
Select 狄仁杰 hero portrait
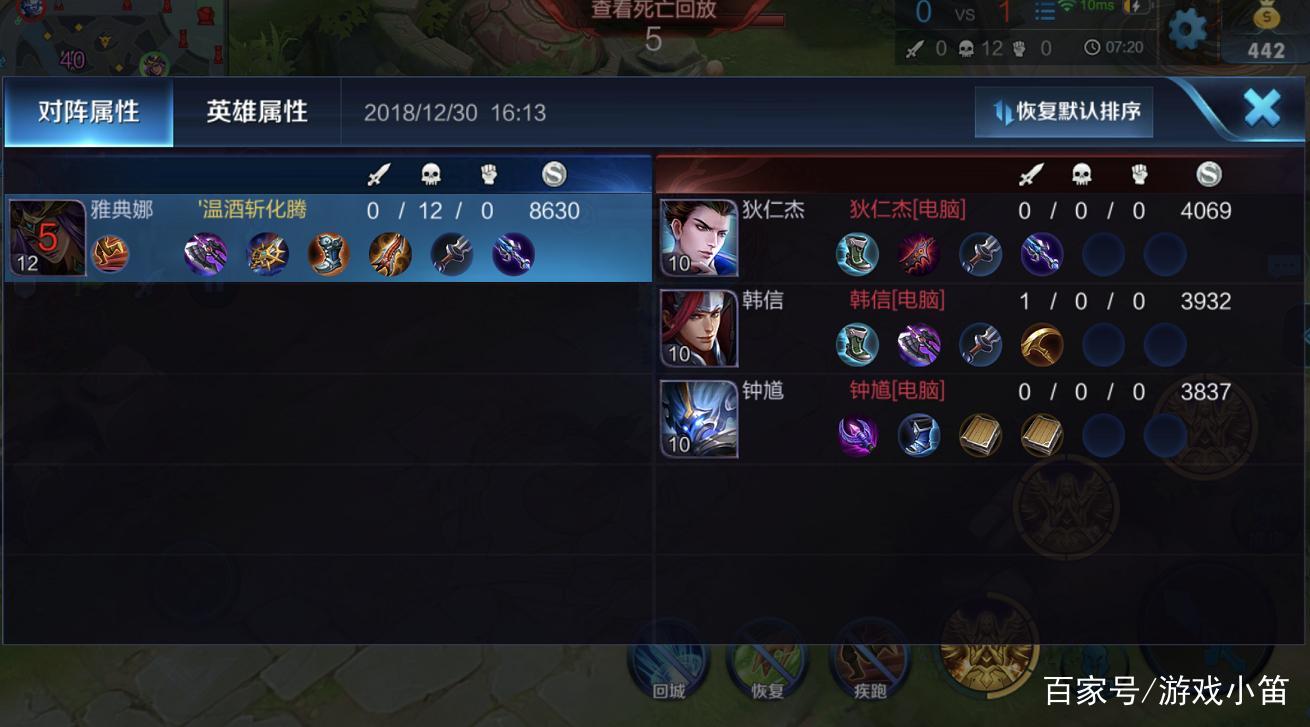click(x=698, y=237)
